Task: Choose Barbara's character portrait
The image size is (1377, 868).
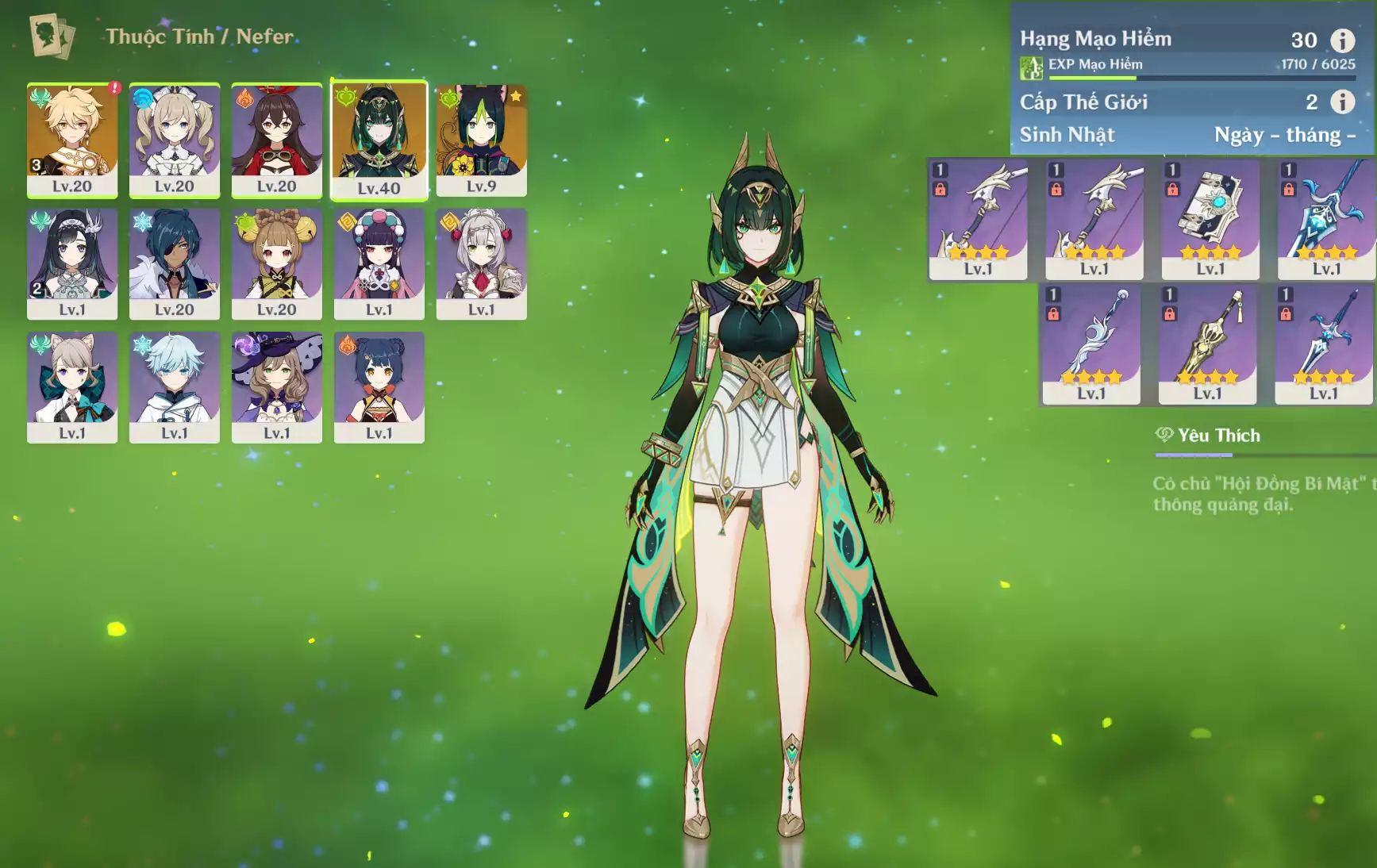Action: (175, 140)
